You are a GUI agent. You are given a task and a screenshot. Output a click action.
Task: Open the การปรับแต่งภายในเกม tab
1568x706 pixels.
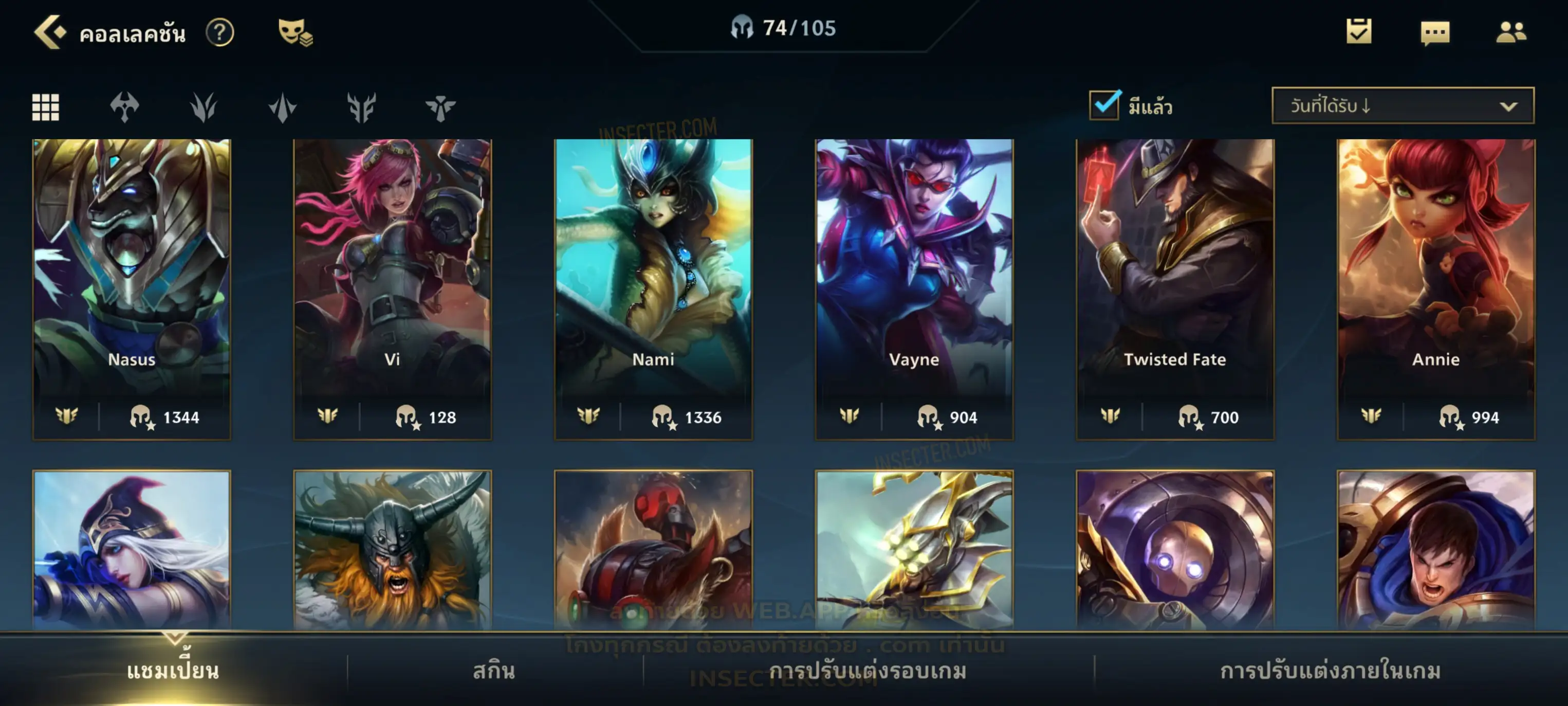point(1330,671)
